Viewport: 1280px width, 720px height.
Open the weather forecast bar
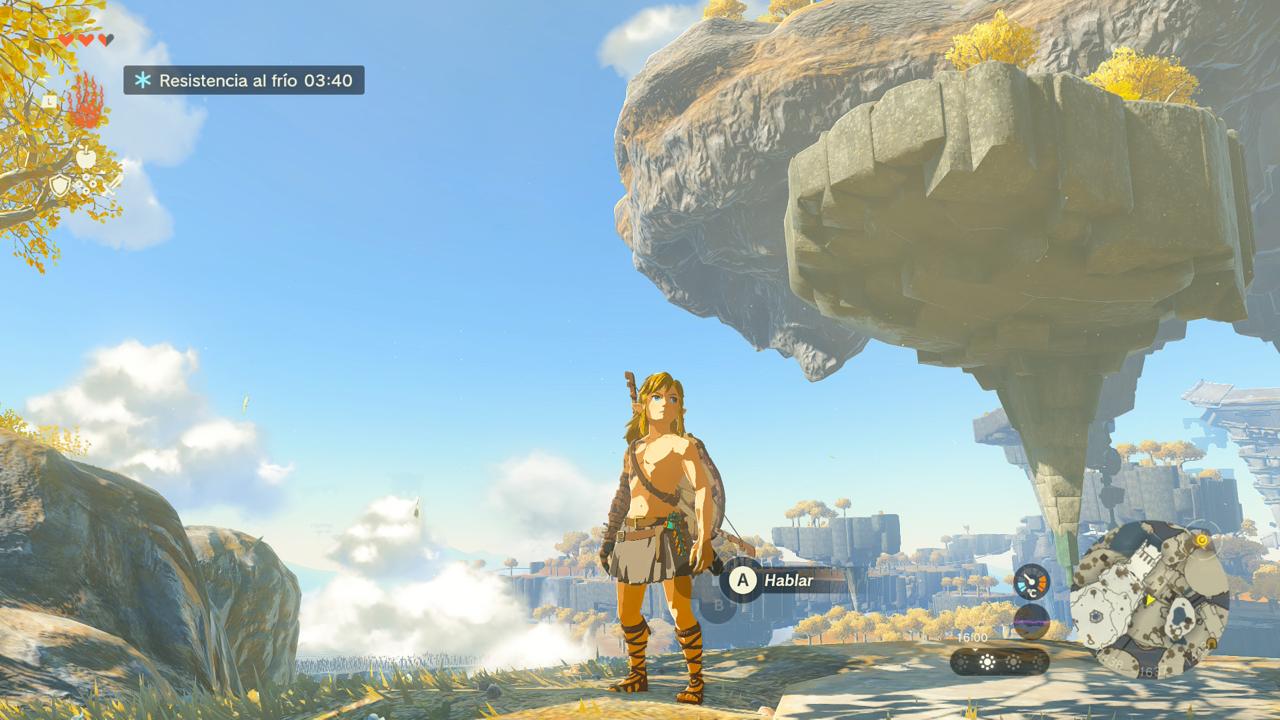coord(999,661)
